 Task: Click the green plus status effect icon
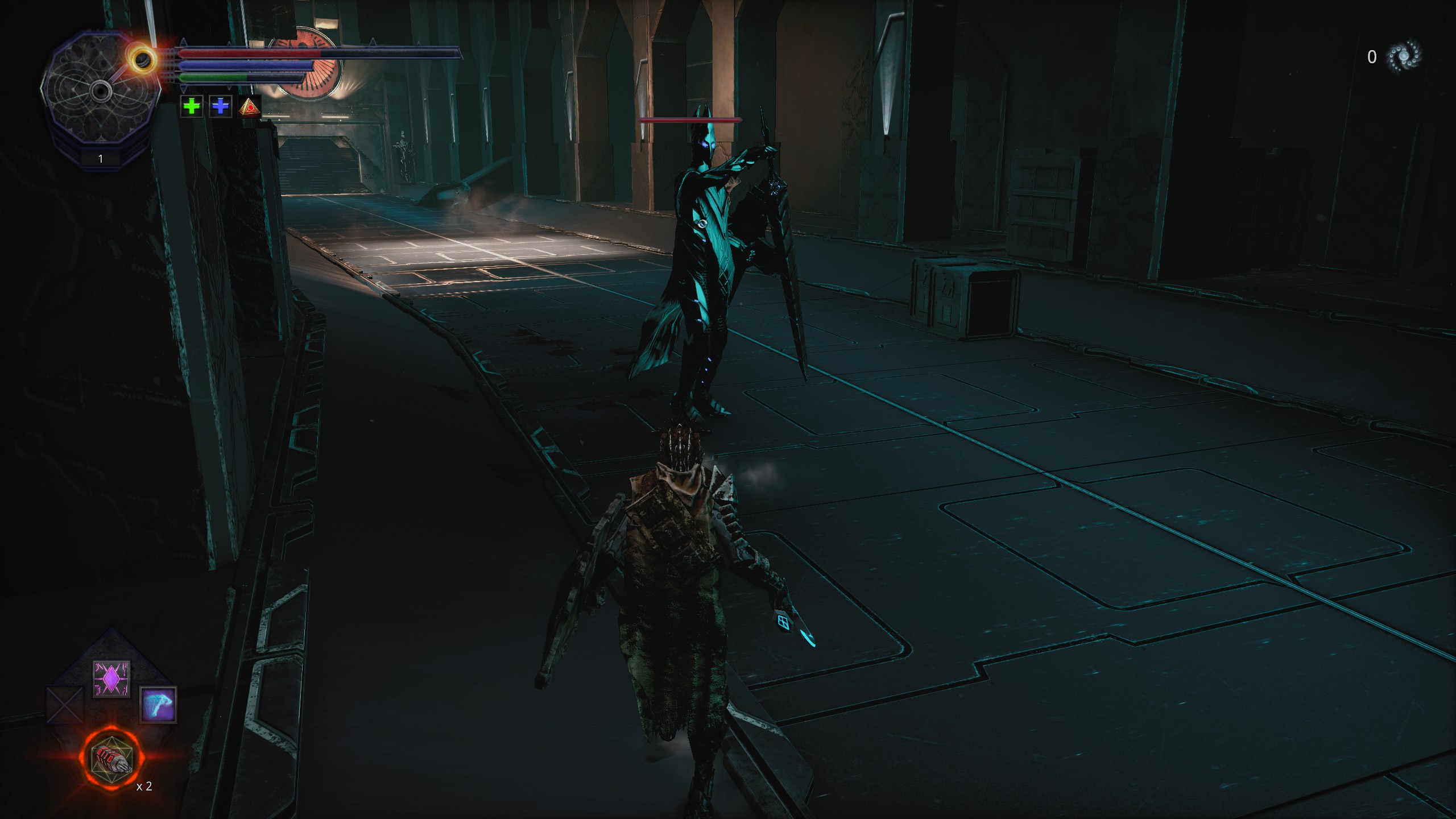[x=192, y=106]
